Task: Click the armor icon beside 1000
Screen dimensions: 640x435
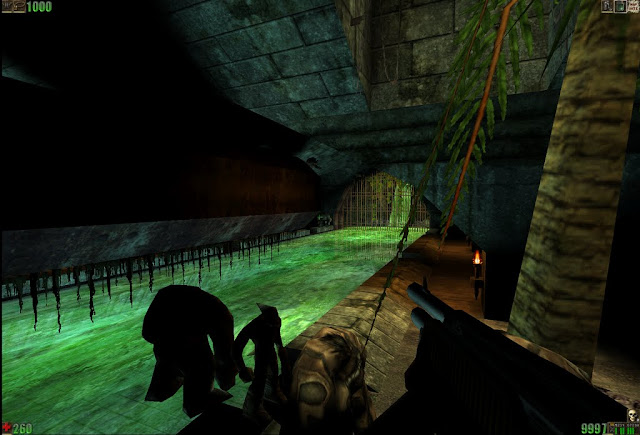Action: pos(12,7)
